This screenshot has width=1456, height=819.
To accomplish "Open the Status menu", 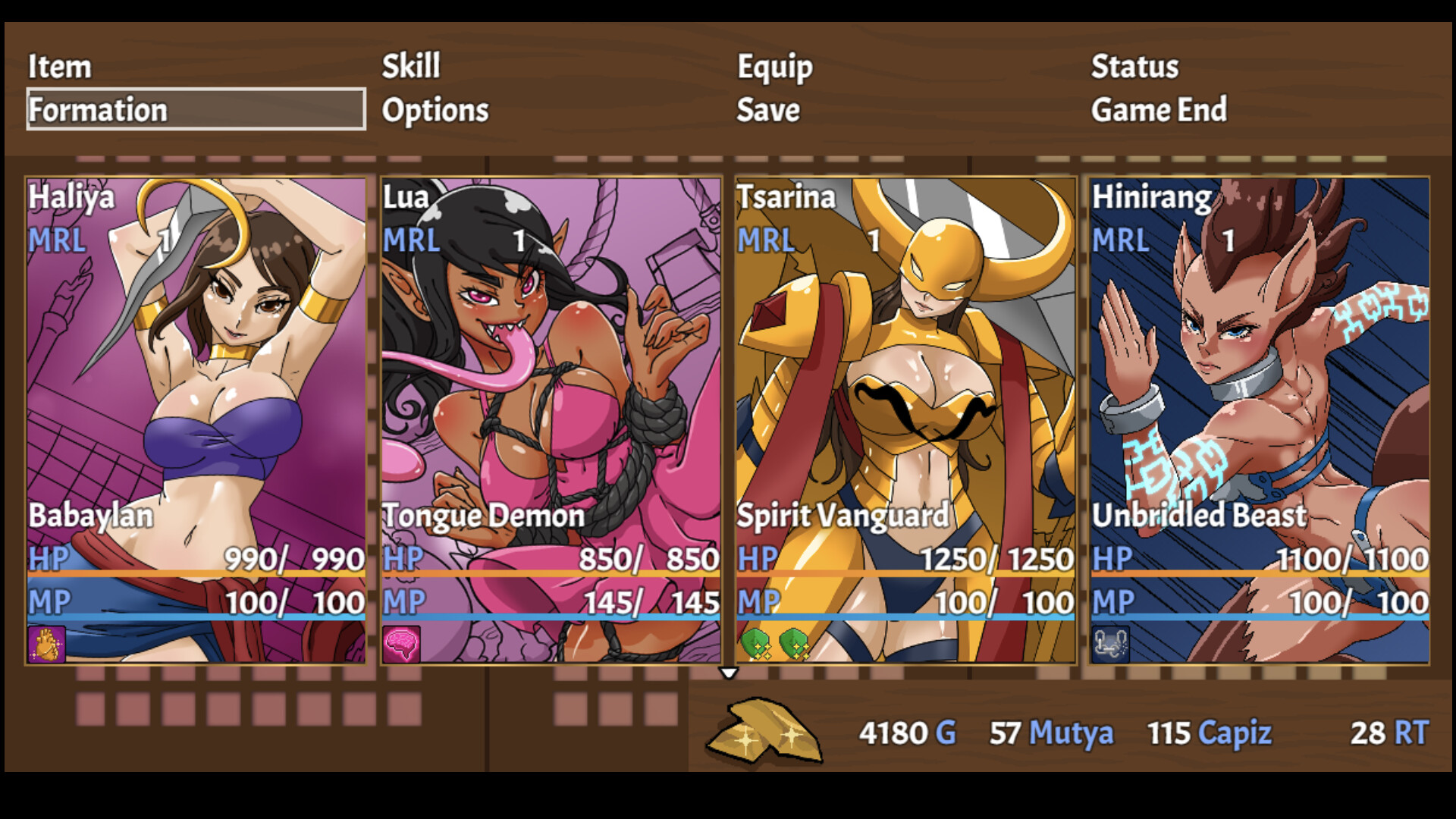I will coord(1133,67).
